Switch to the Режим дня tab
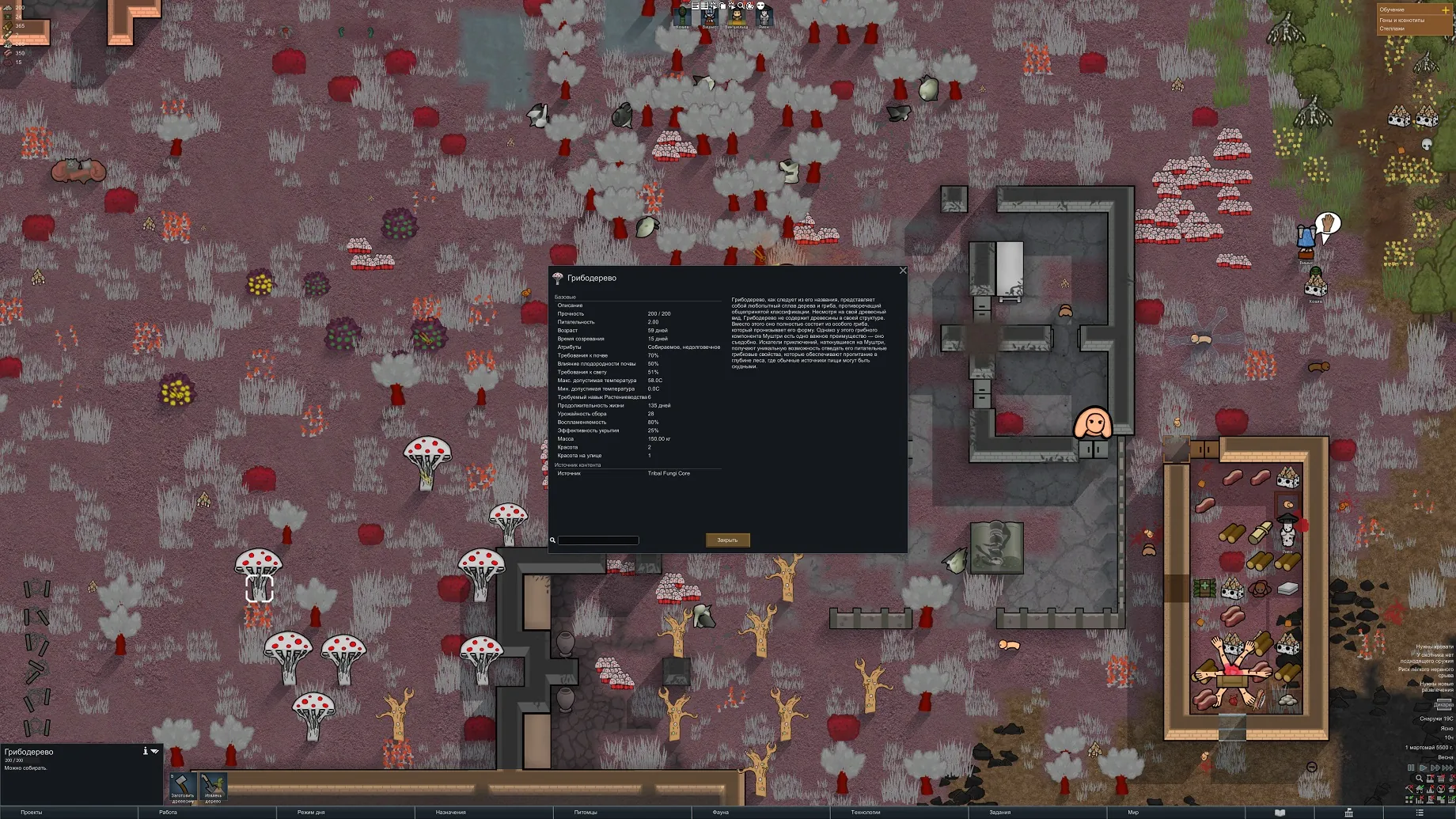This screenshot has height=819, width=1456. pyautogui.click(x=311, y=813)
